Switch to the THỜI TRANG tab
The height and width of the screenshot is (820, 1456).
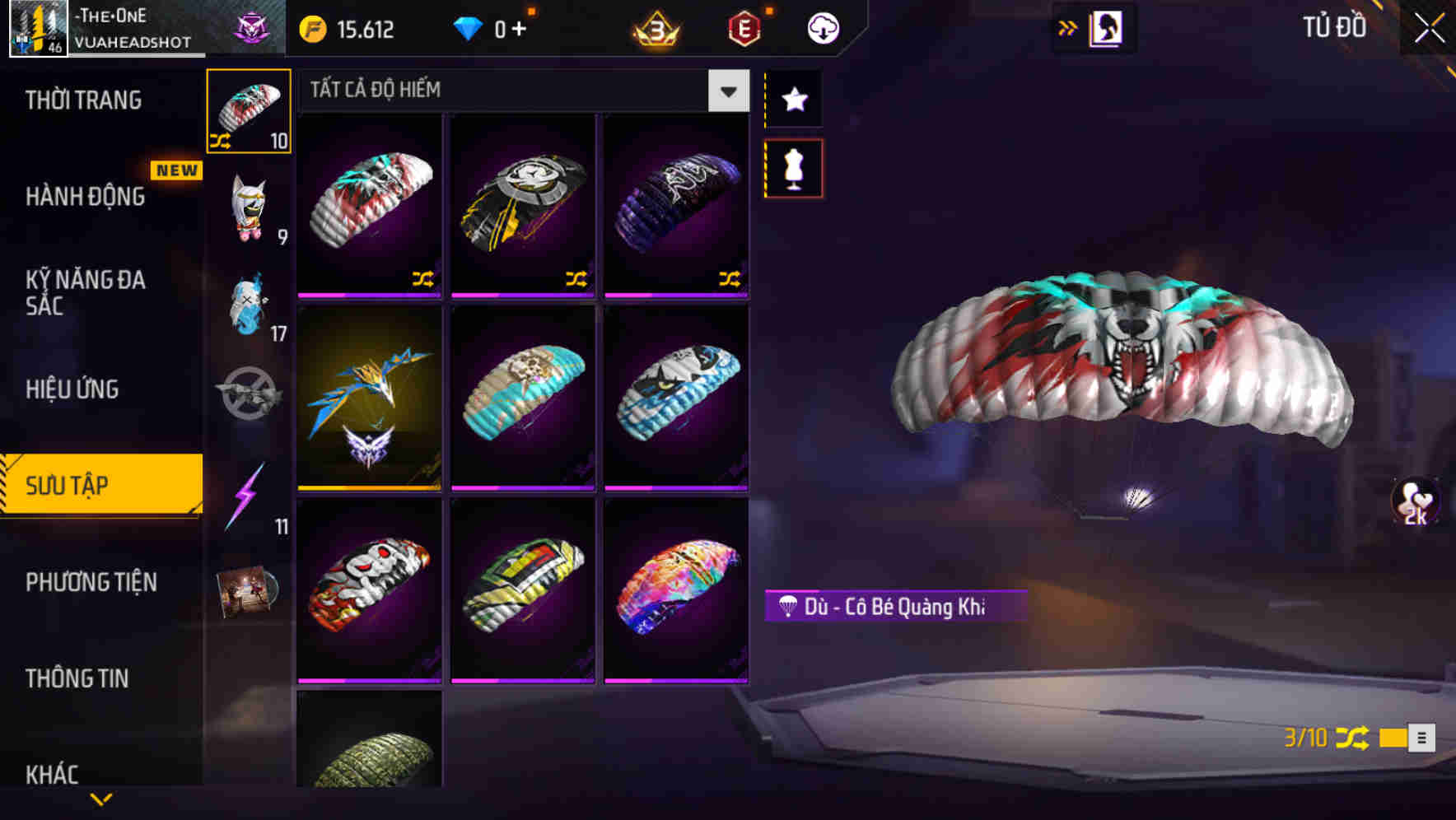click(82, 99)
